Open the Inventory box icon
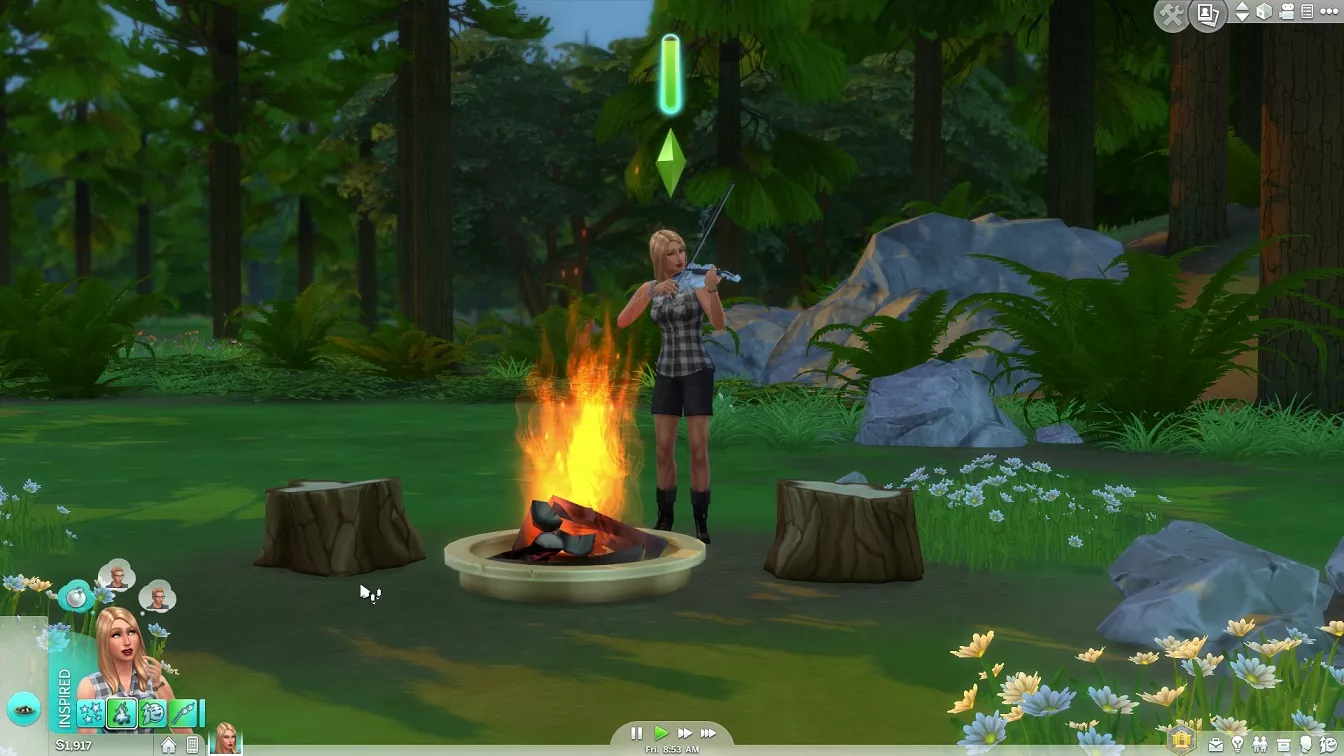This screenshot has width=1344, height=756. [x=1283, y=745]
